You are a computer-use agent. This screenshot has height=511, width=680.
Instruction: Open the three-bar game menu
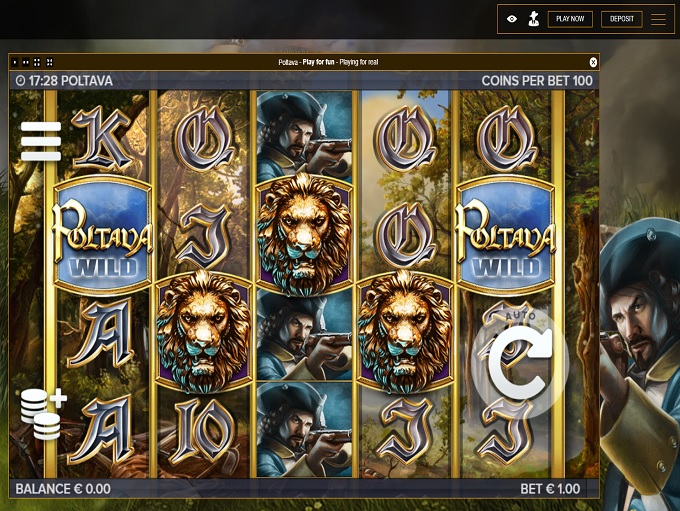41,141
